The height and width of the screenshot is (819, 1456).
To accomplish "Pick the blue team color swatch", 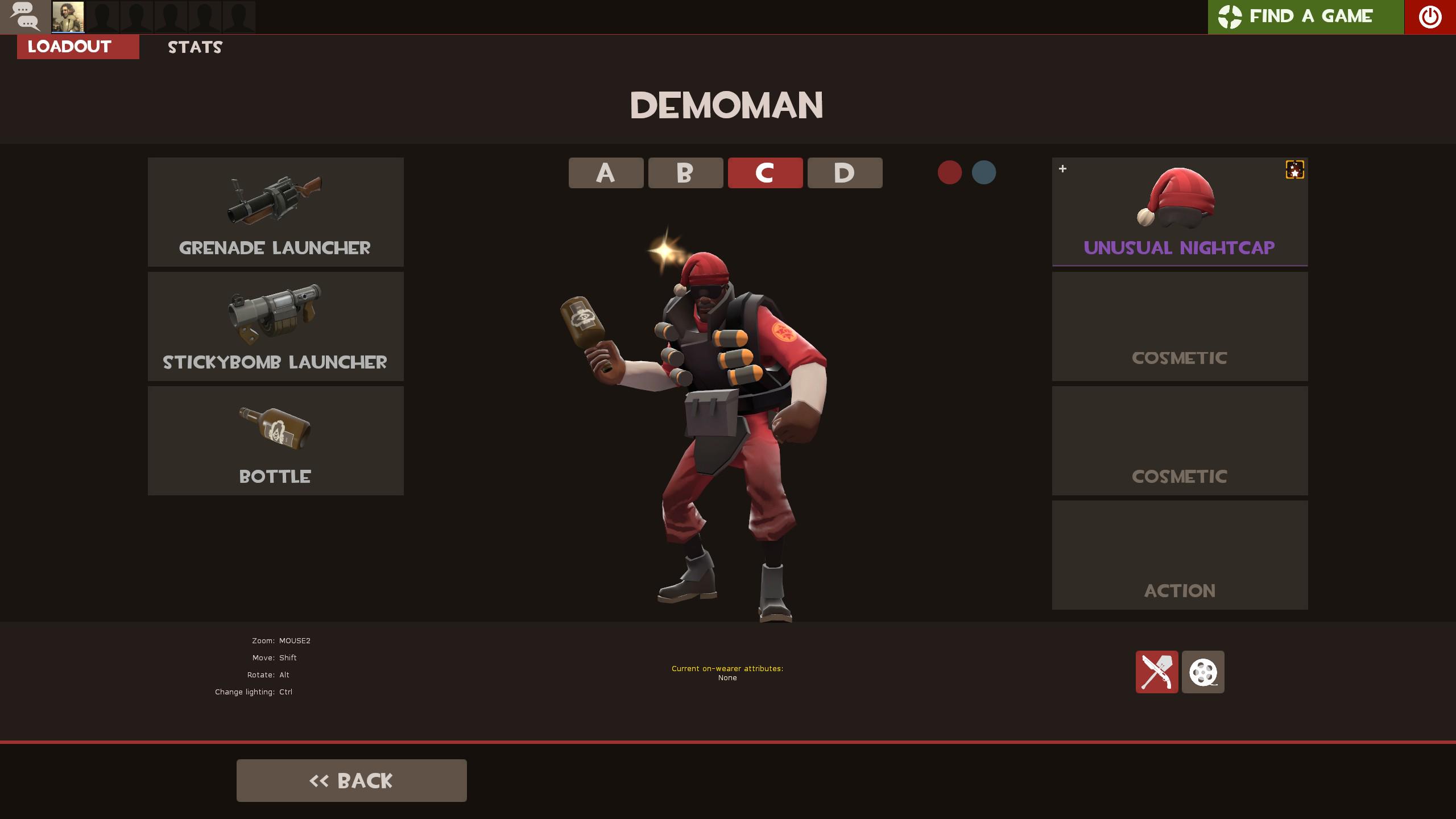I will pos(985,173).
